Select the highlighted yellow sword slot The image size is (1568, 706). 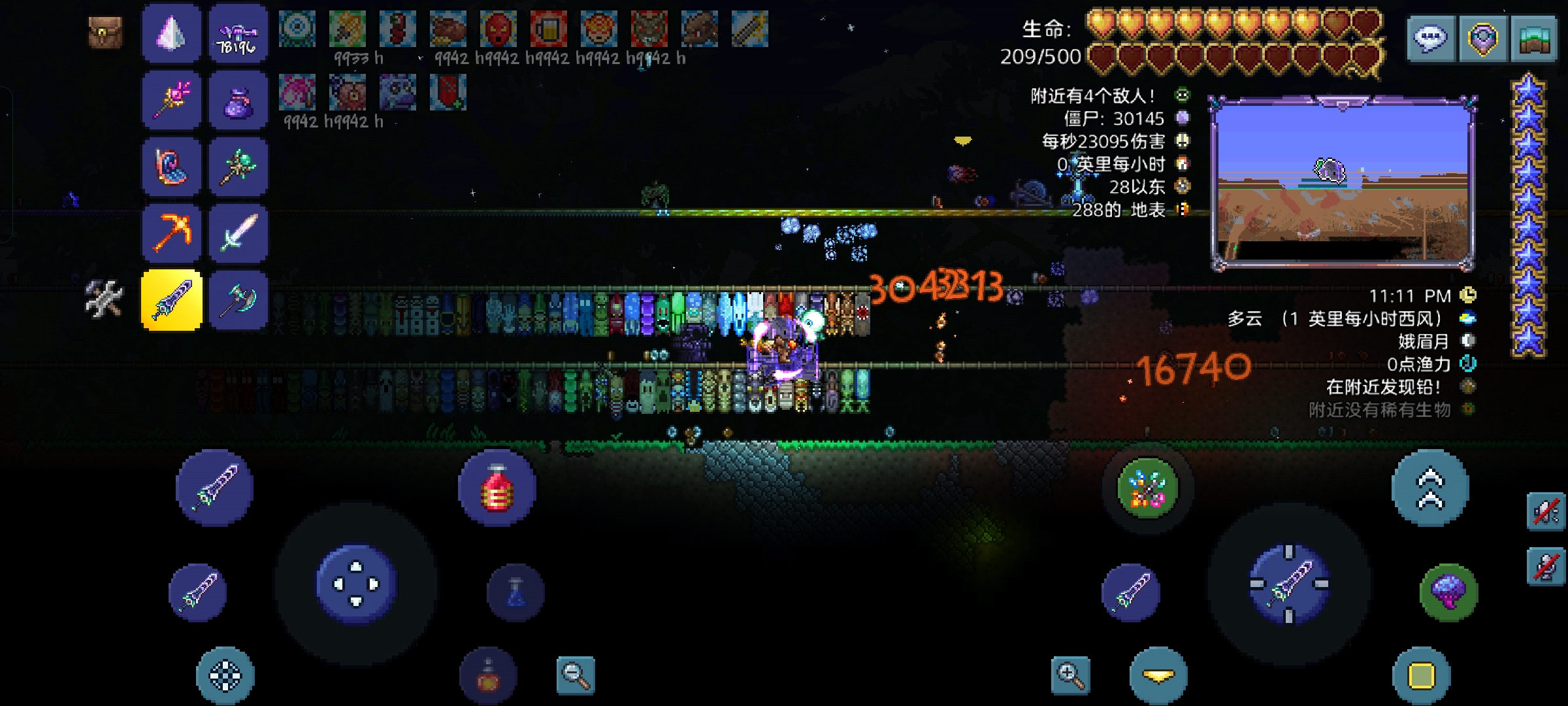click(171, 300)
